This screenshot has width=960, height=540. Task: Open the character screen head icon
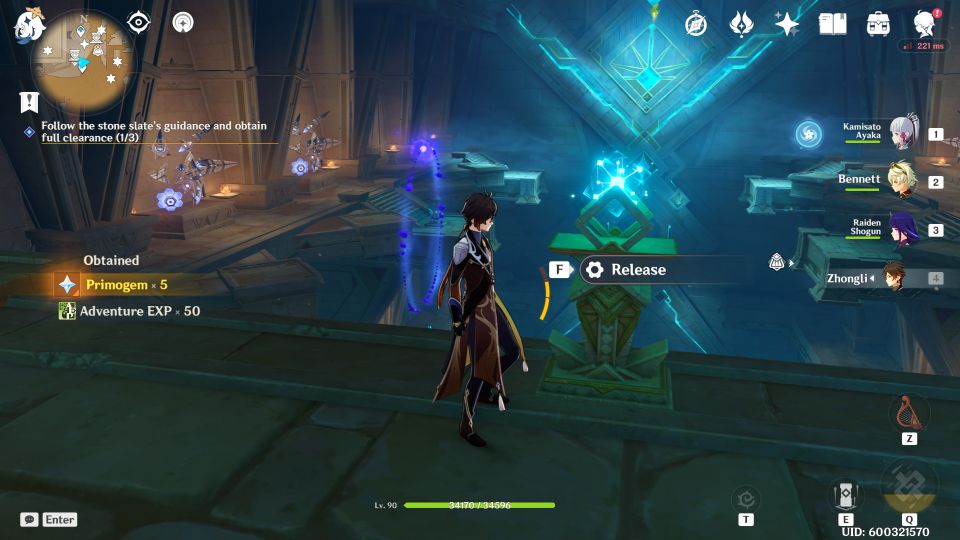point(924,24)
